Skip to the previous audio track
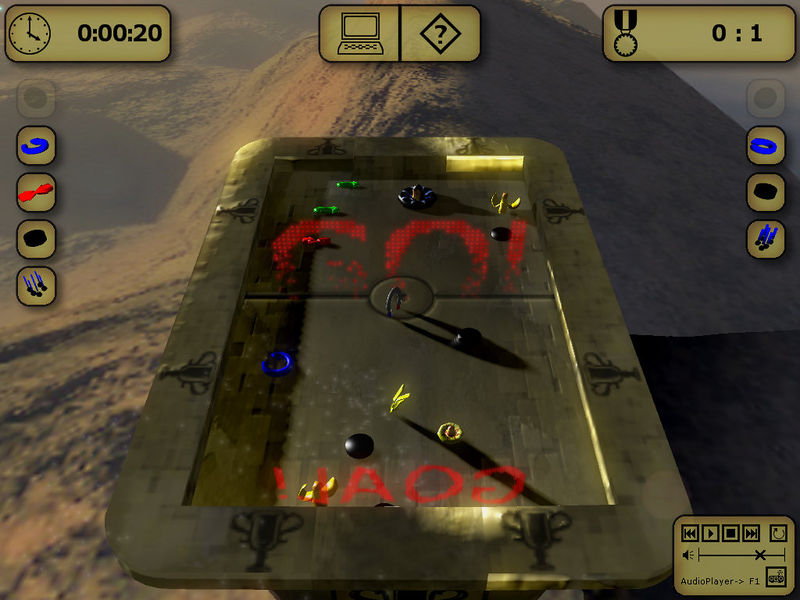The width and height of the screenshot is (800, 600). point(691,533)
